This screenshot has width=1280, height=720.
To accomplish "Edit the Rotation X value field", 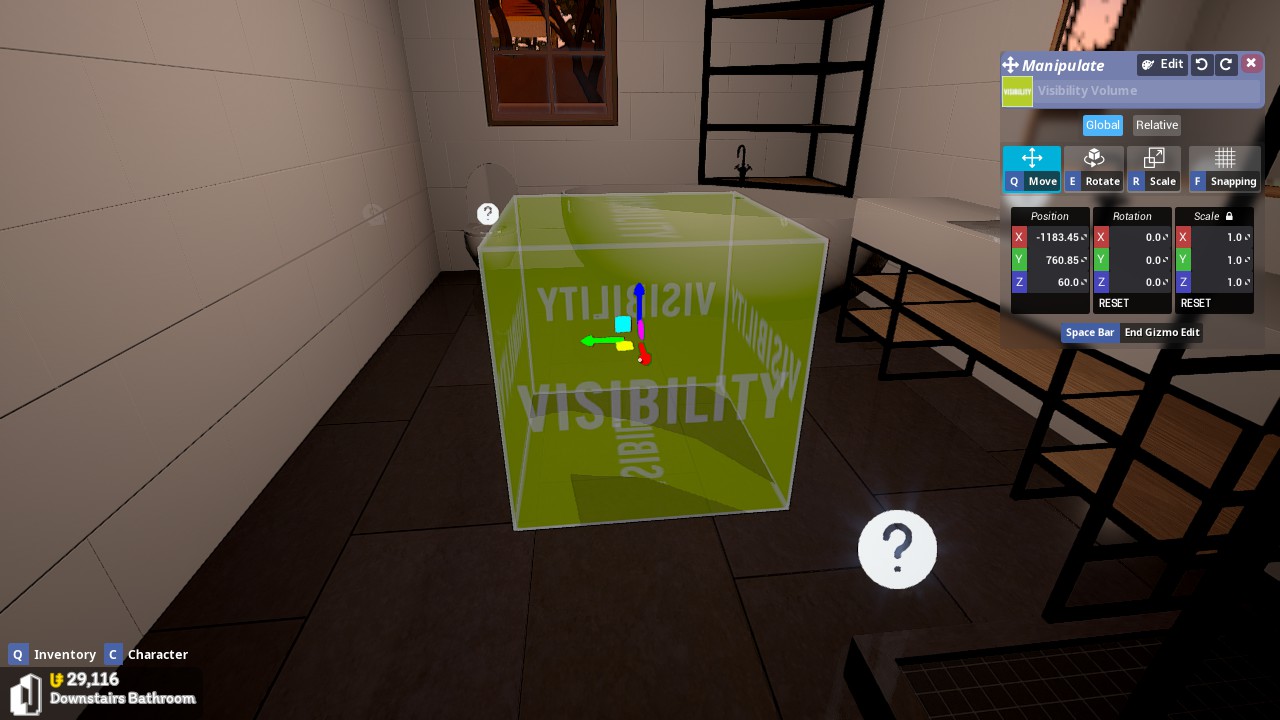I will (x=1139, y=237).
